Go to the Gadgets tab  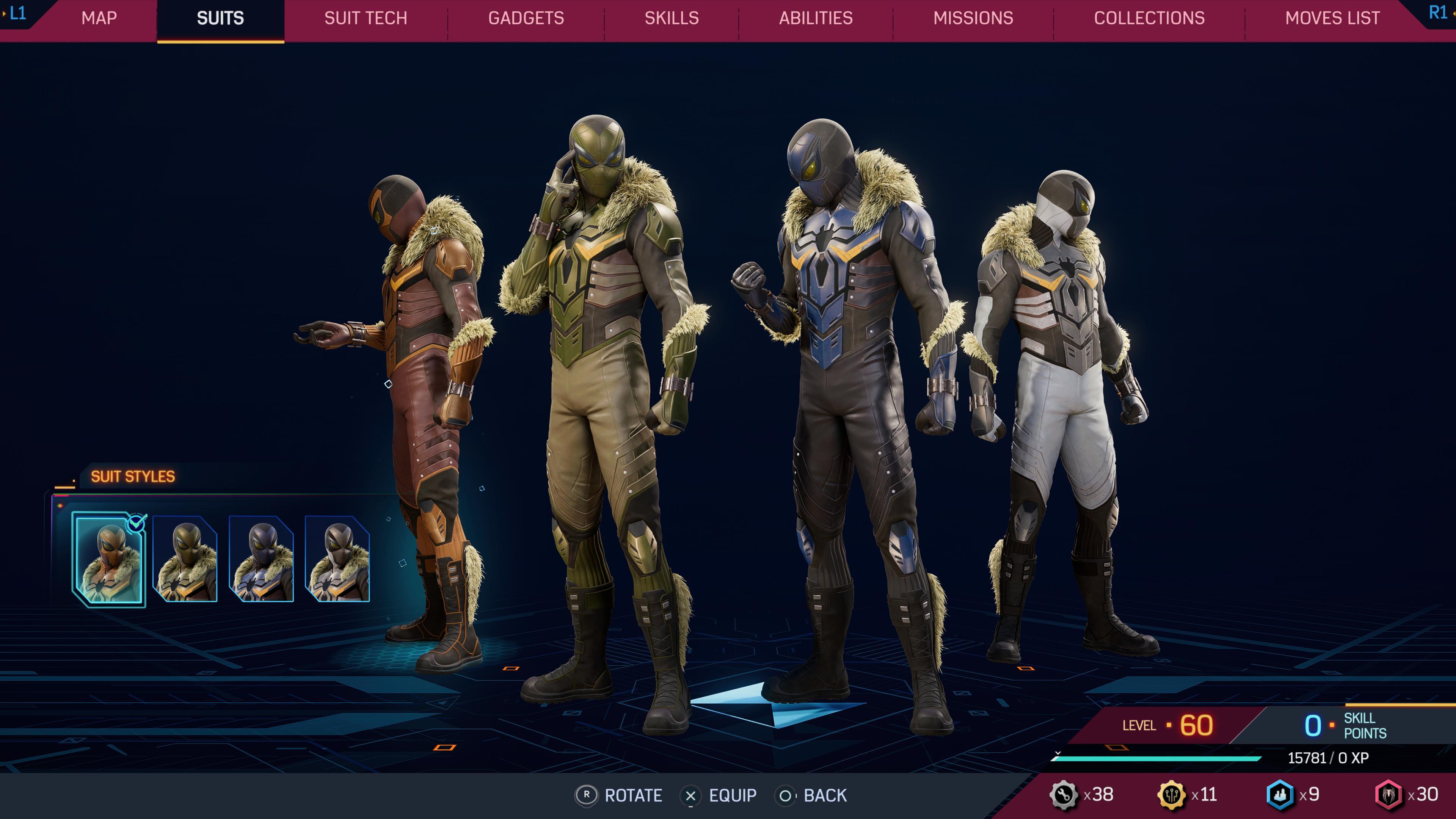[526, 18]
